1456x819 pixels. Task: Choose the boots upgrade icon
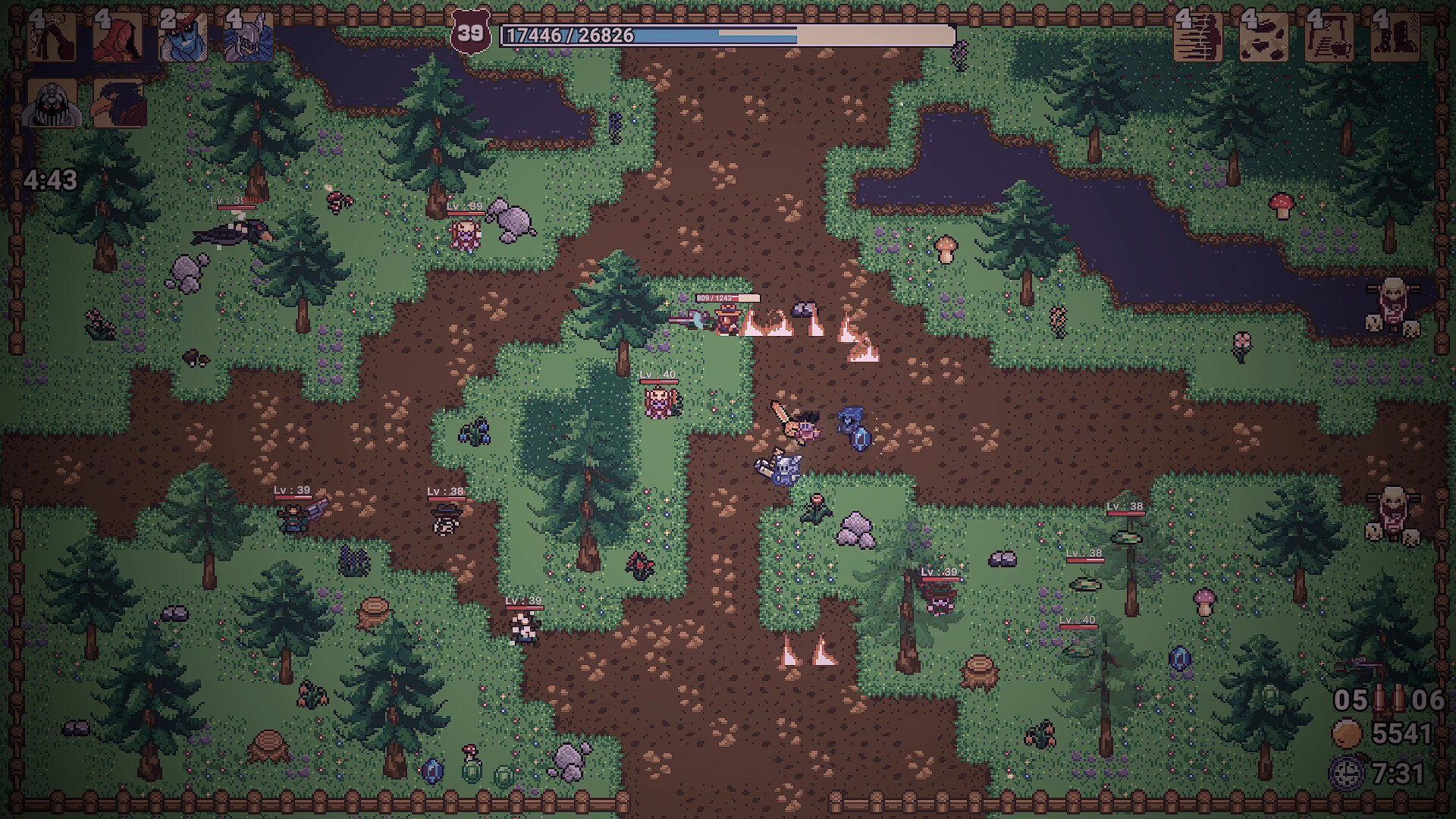[x=1395, y=36]
